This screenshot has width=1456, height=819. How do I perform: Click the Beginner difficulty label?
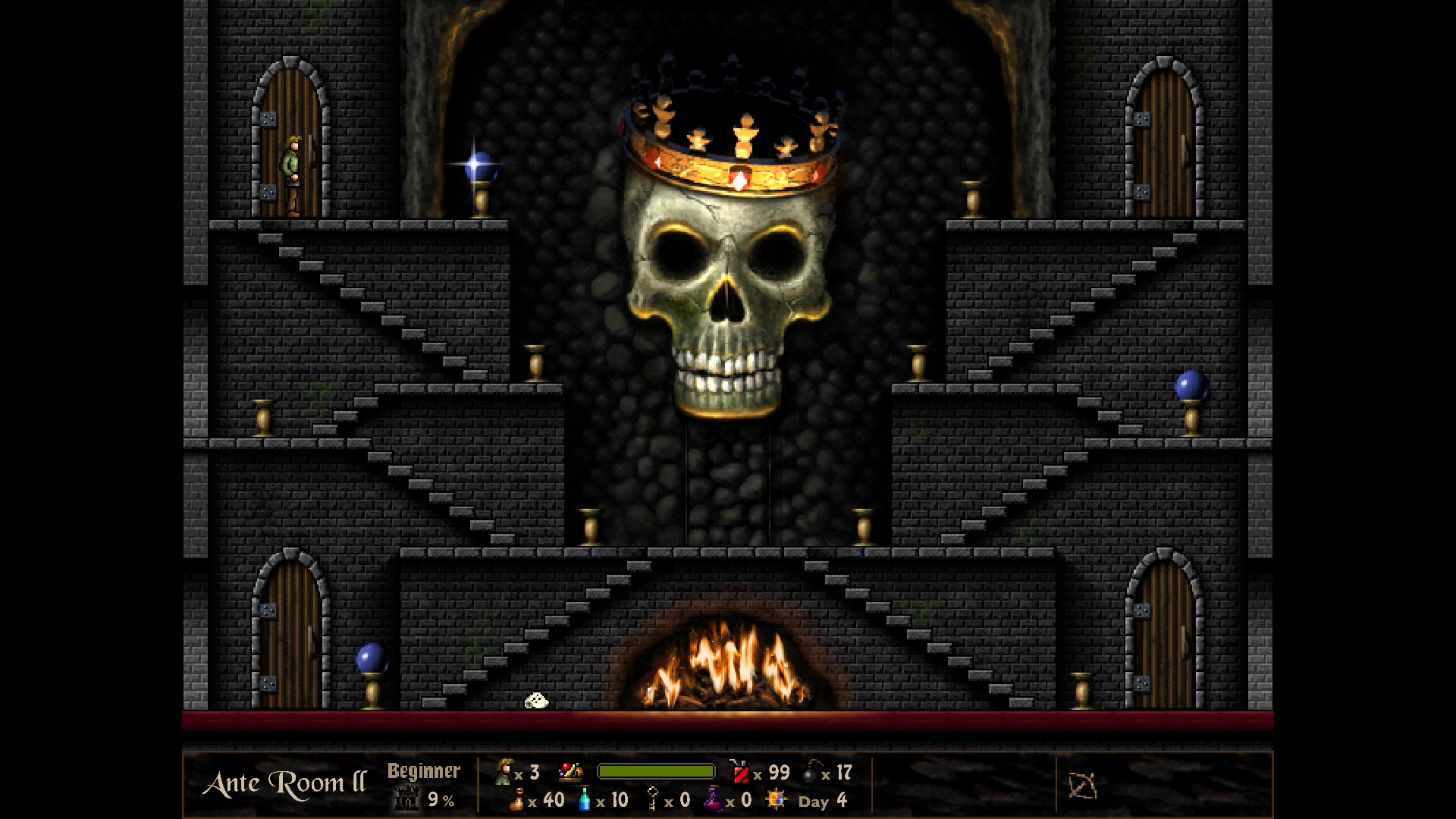[424, 771]
